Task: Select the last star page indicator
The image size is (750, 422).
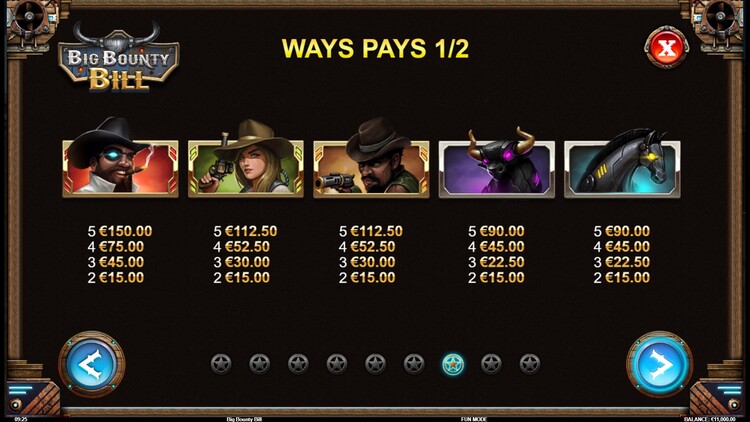Action: pyautogui.click(x=530, y=364)
